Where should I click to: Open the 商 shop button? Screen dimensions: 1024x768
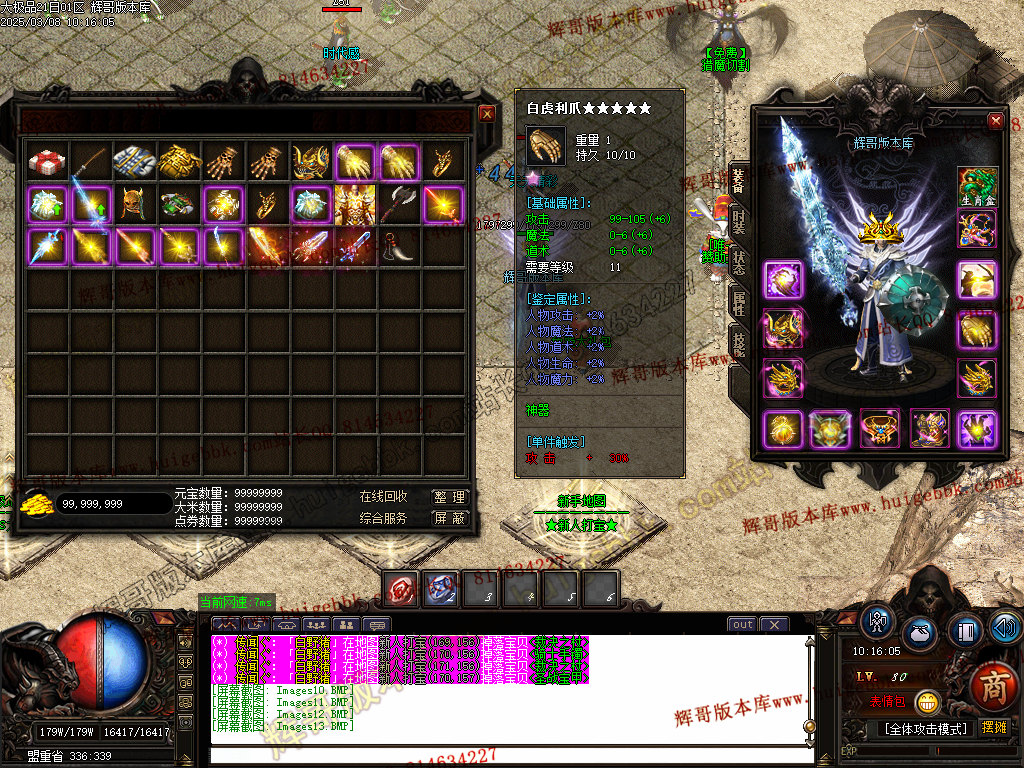coord(992,687)
